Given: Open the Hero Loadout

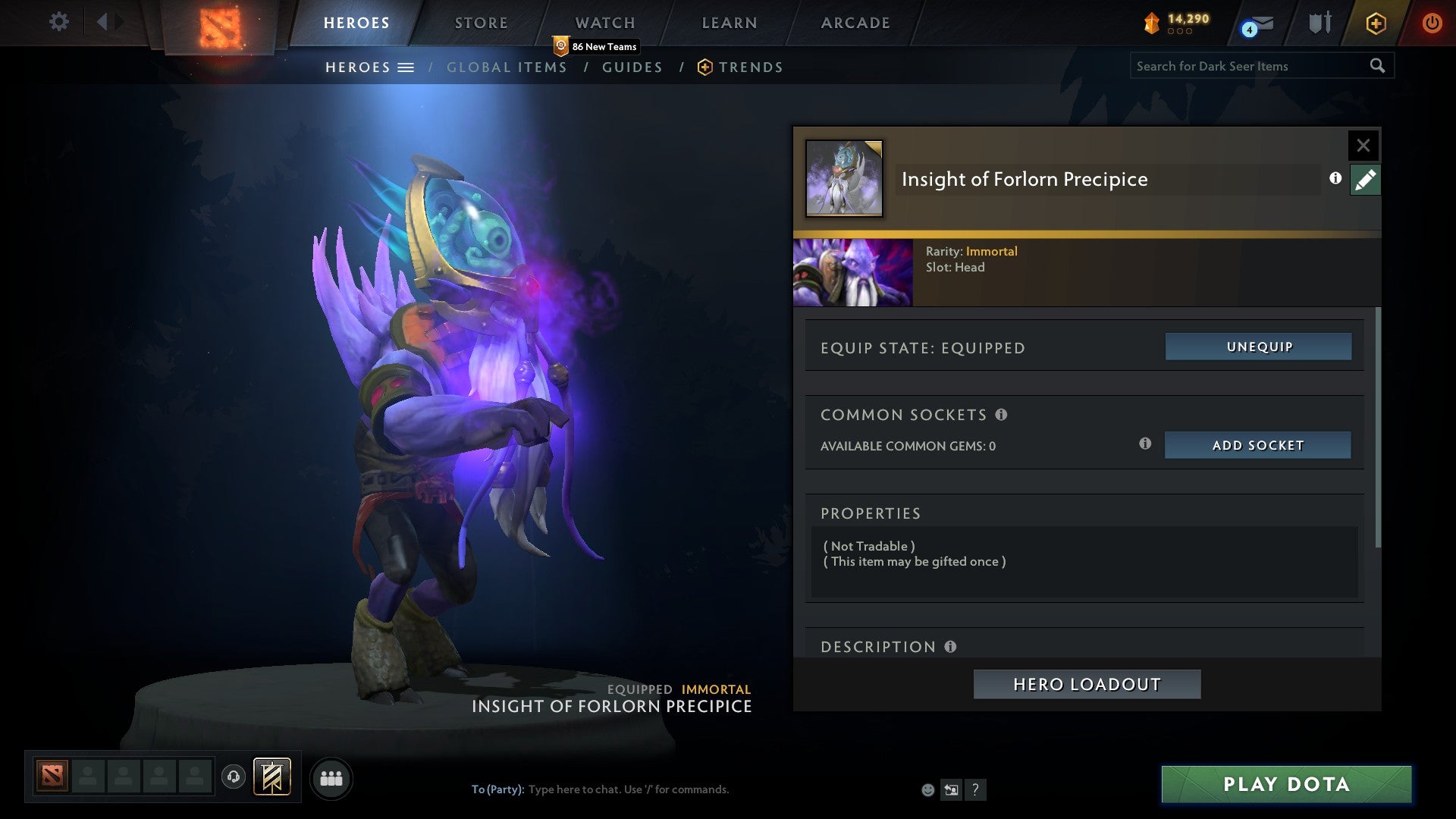Looking at the screenshot, I should pos(1087,684).
